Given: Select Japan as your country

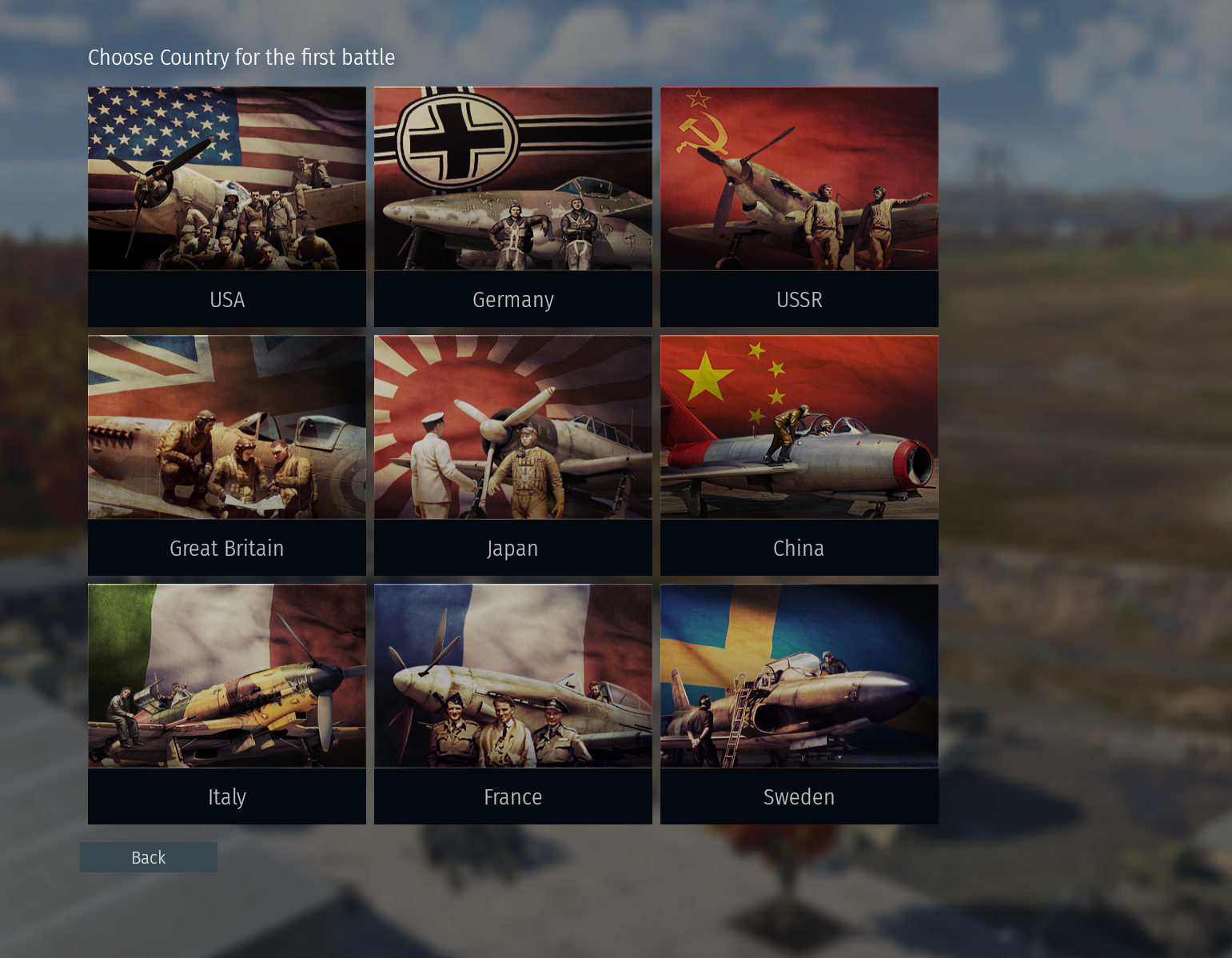Looking at the screenshot, I should tap(512, 455).
